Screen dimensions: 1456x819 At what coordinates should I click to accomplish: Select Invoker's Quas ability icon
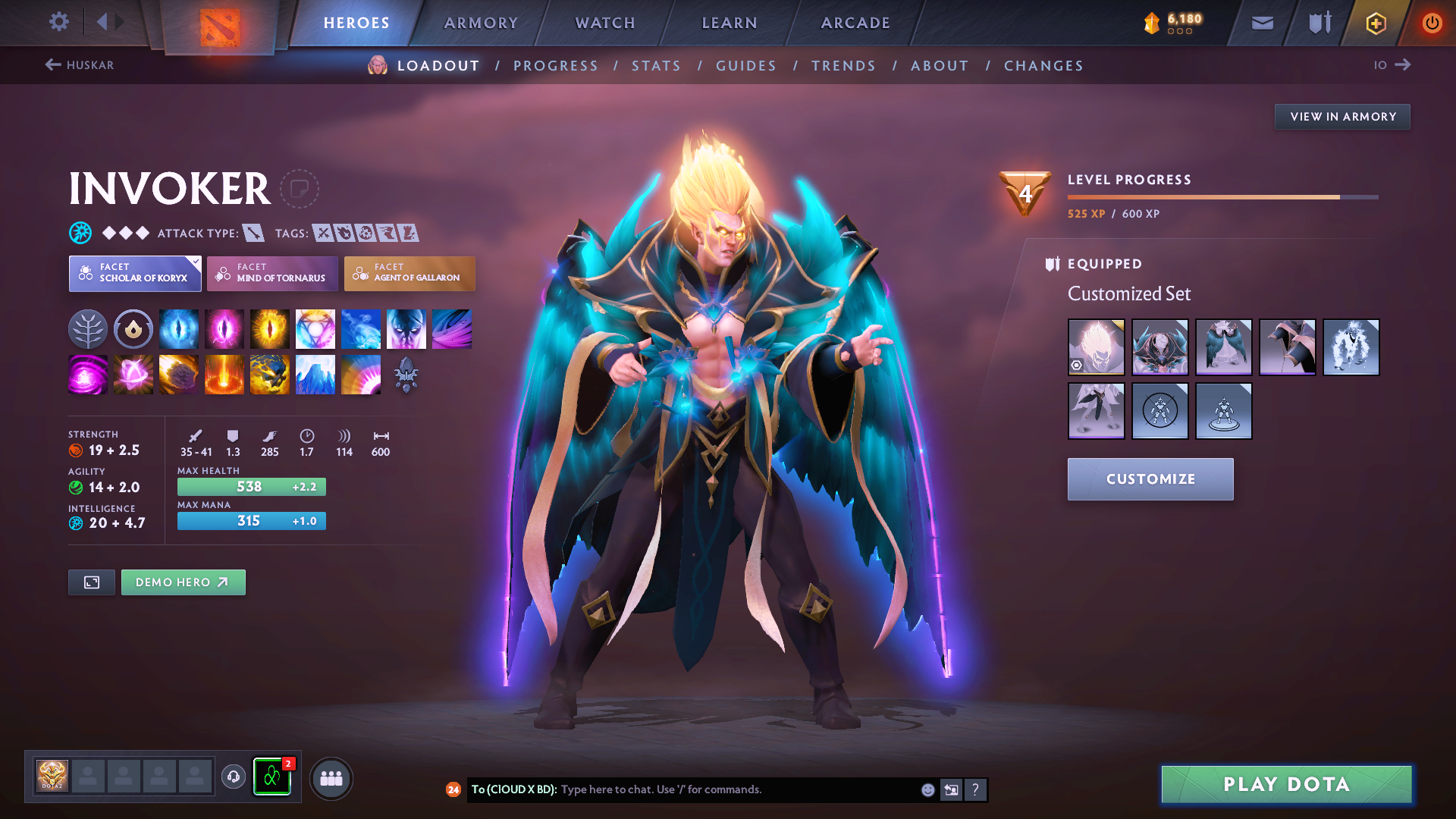179,328
